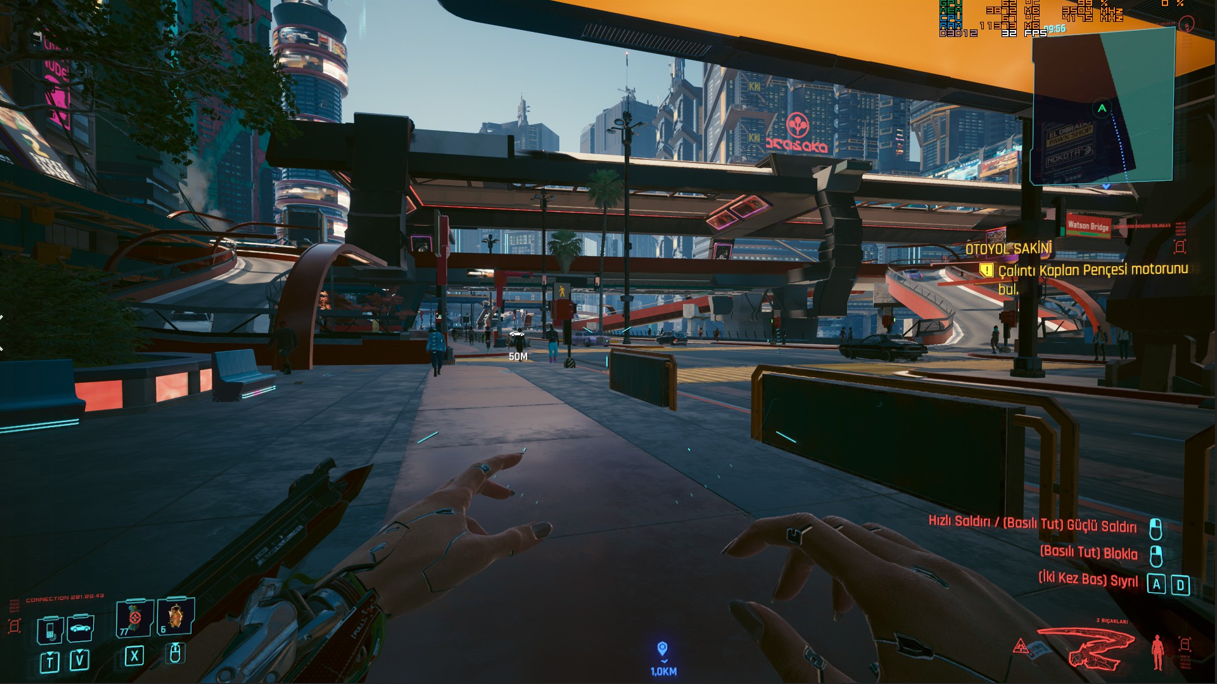
Task: Click the player arrow on the minimap
Action: click(x=1102, y=108)
